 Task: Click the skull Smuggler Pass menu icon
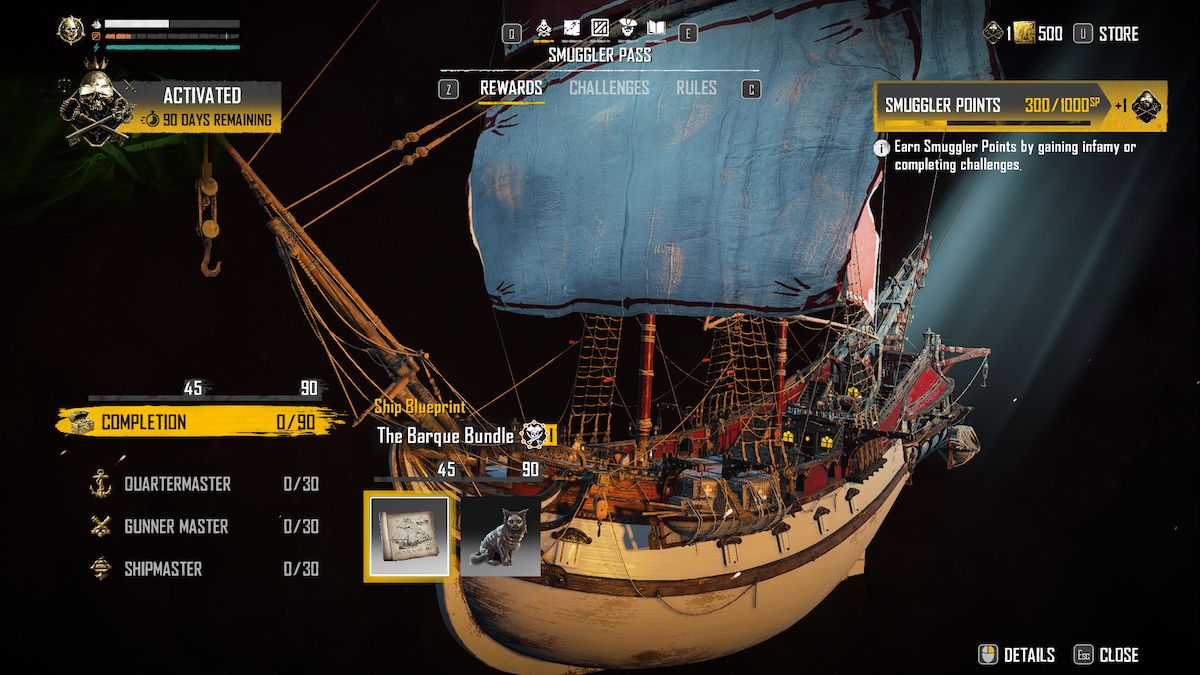point(544,28)
